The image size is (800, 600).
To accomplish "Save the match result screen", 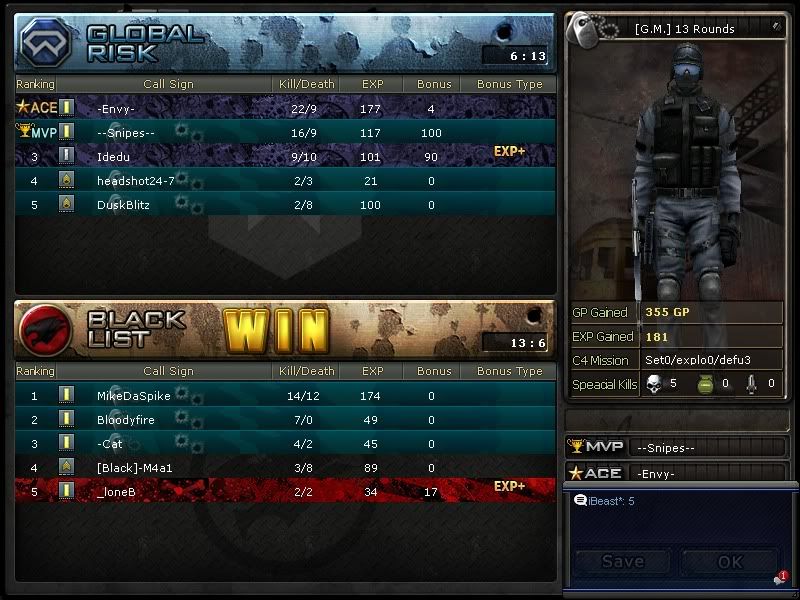I will click(x=622, y=561).
